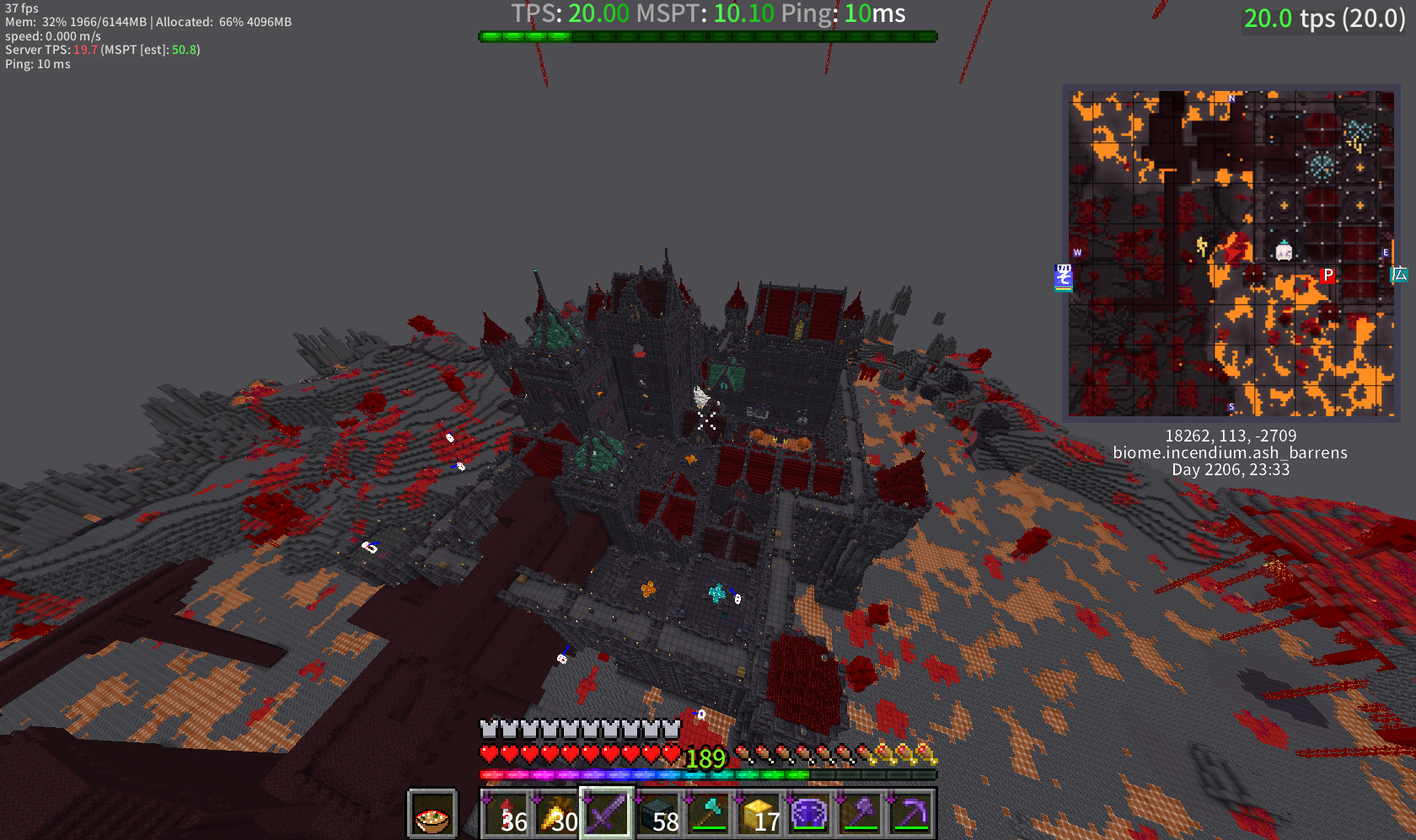Click the red P waypoint on minimap
The image size is (1416, 840).
point(1327,276)
